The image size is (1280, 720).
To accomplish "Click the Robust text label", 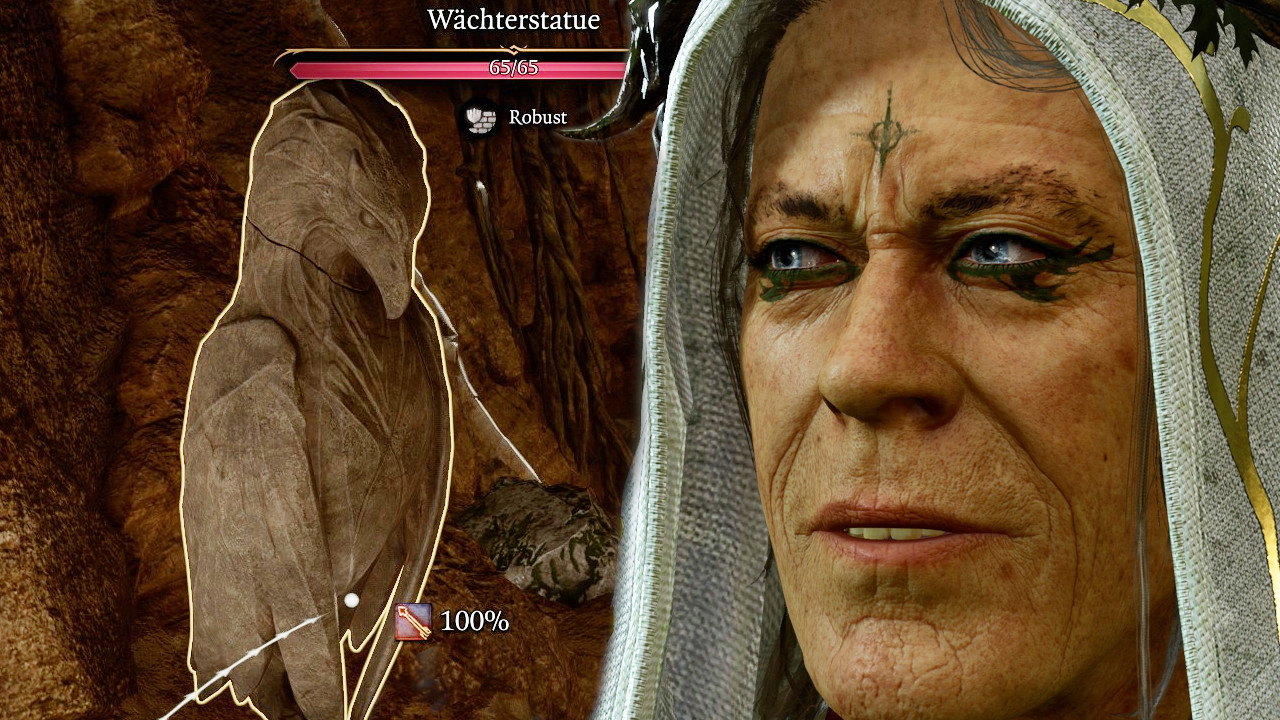I will (538, 117).
